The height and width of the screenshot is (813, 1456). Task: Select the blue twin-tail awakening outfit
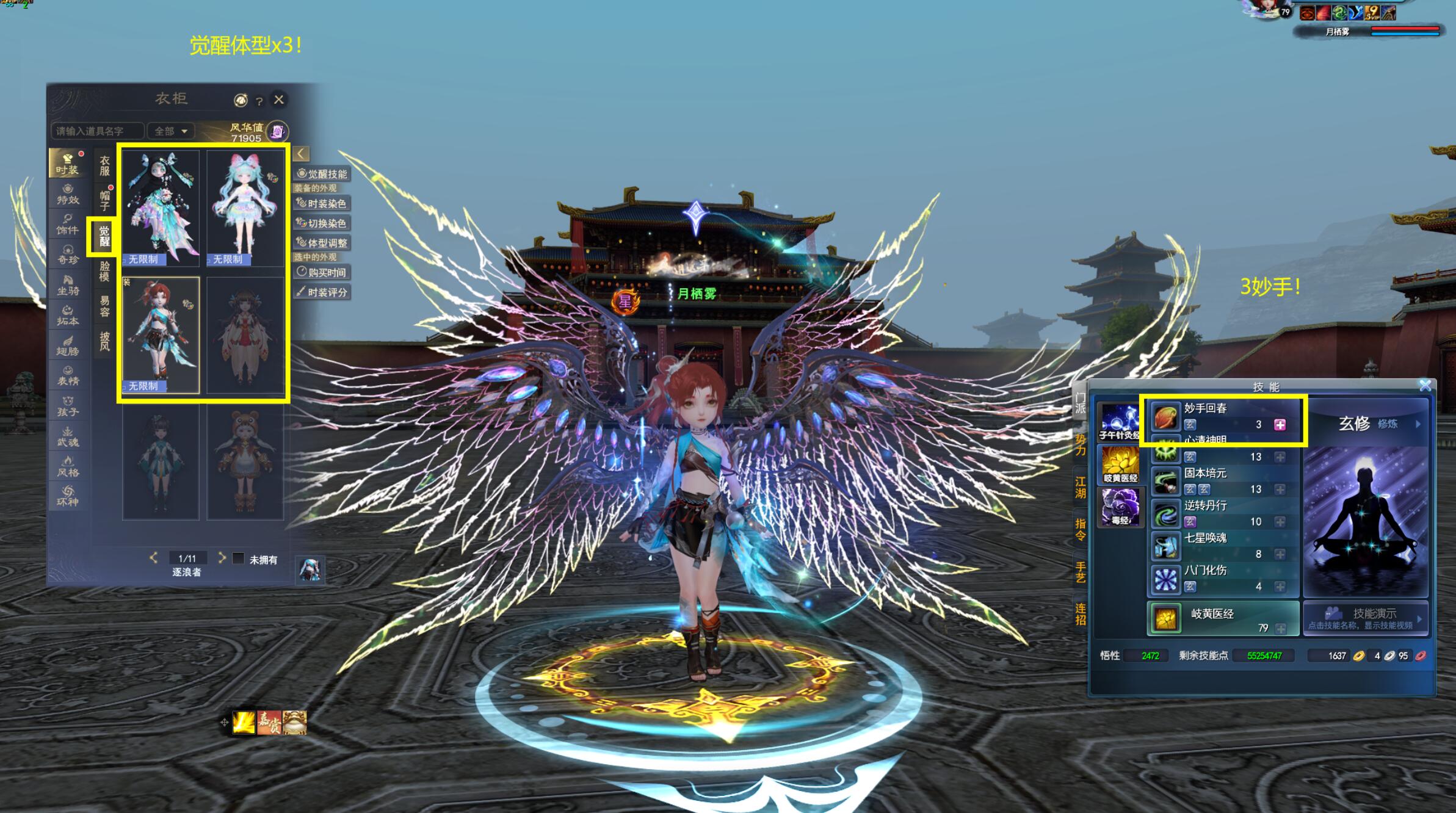[x=245, y=208]
